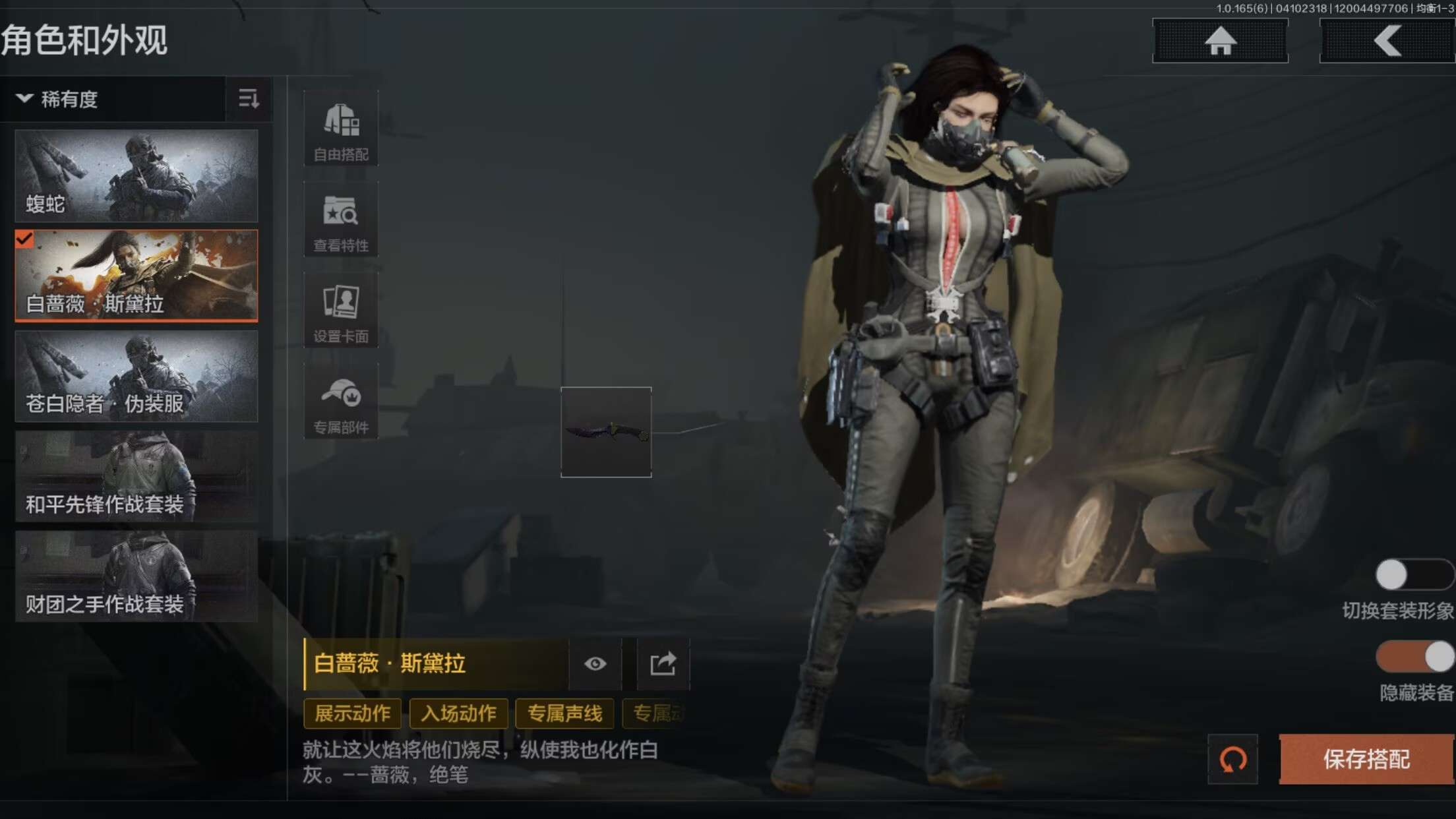Select the 自由搭配 (free outfit) icon

(x=340, y=129)
